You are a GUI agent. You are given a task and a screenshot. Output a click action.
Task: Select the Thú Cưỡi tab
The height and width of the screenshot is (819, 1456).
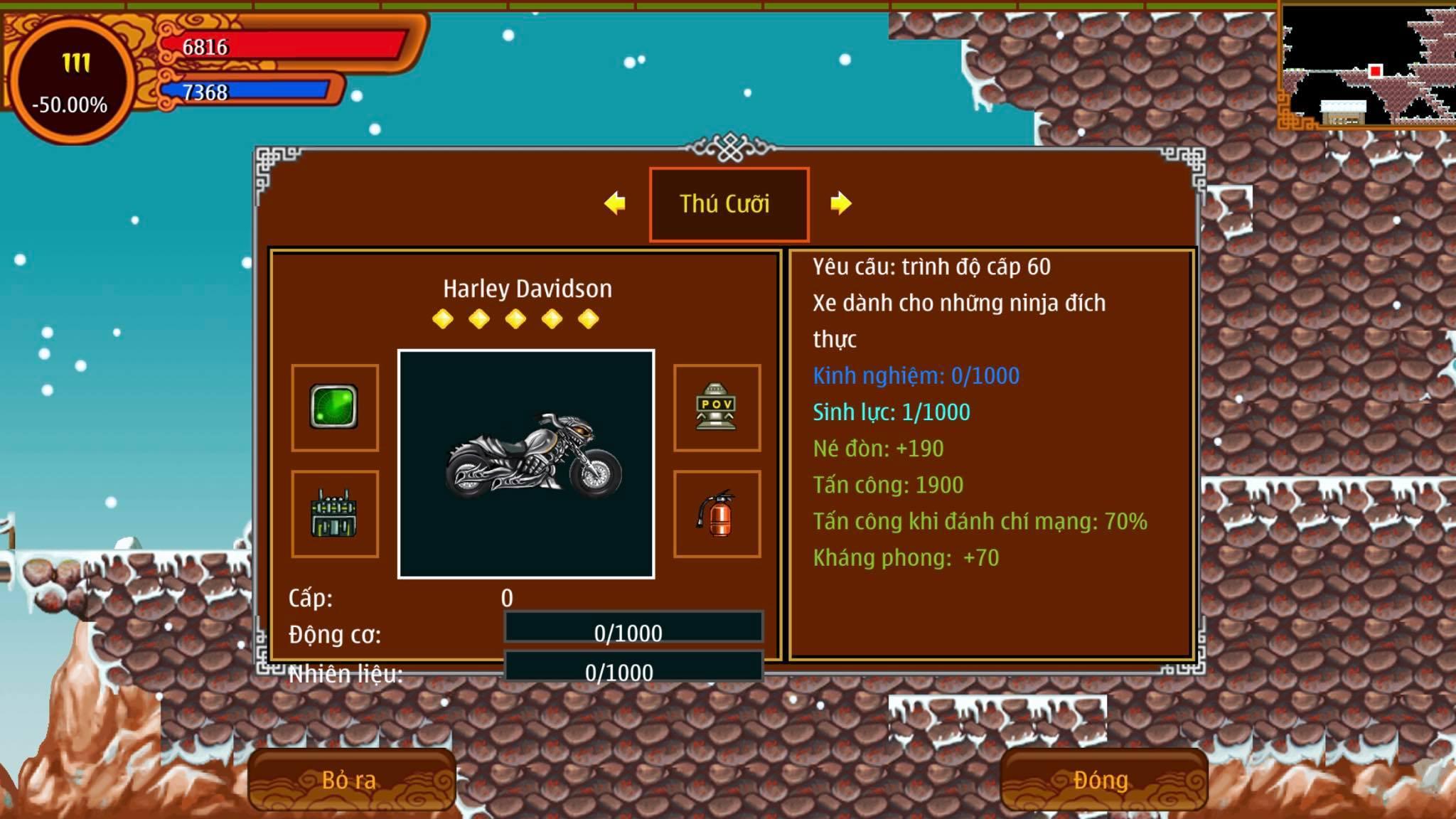click(728, 204)
